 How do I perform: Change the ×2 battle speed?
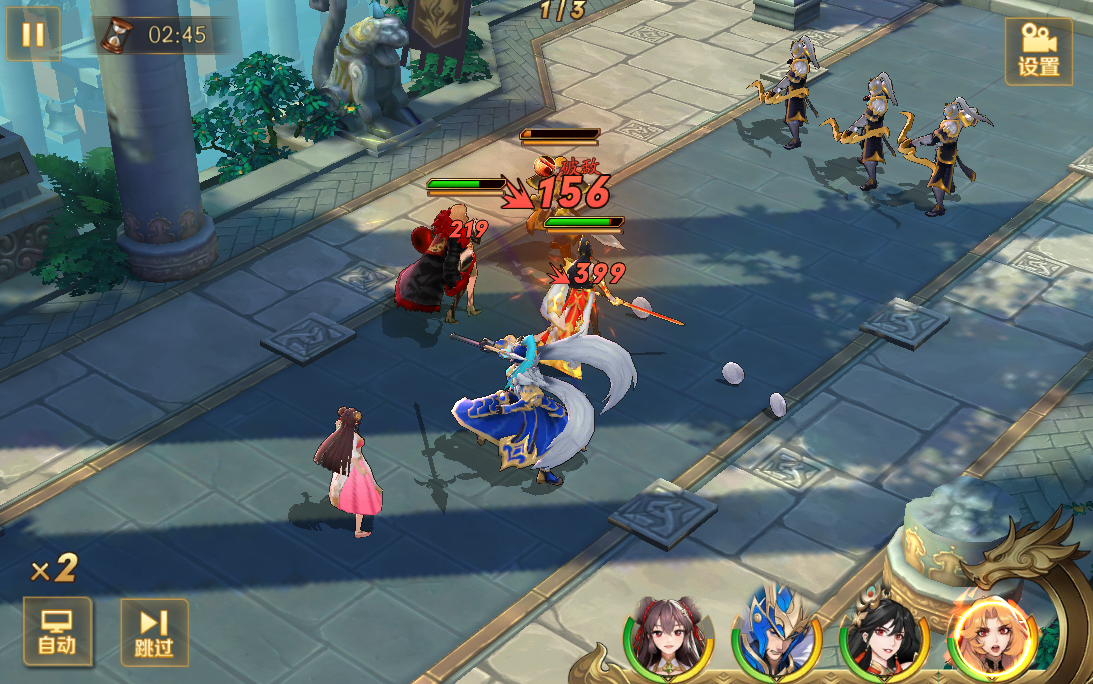54,569
